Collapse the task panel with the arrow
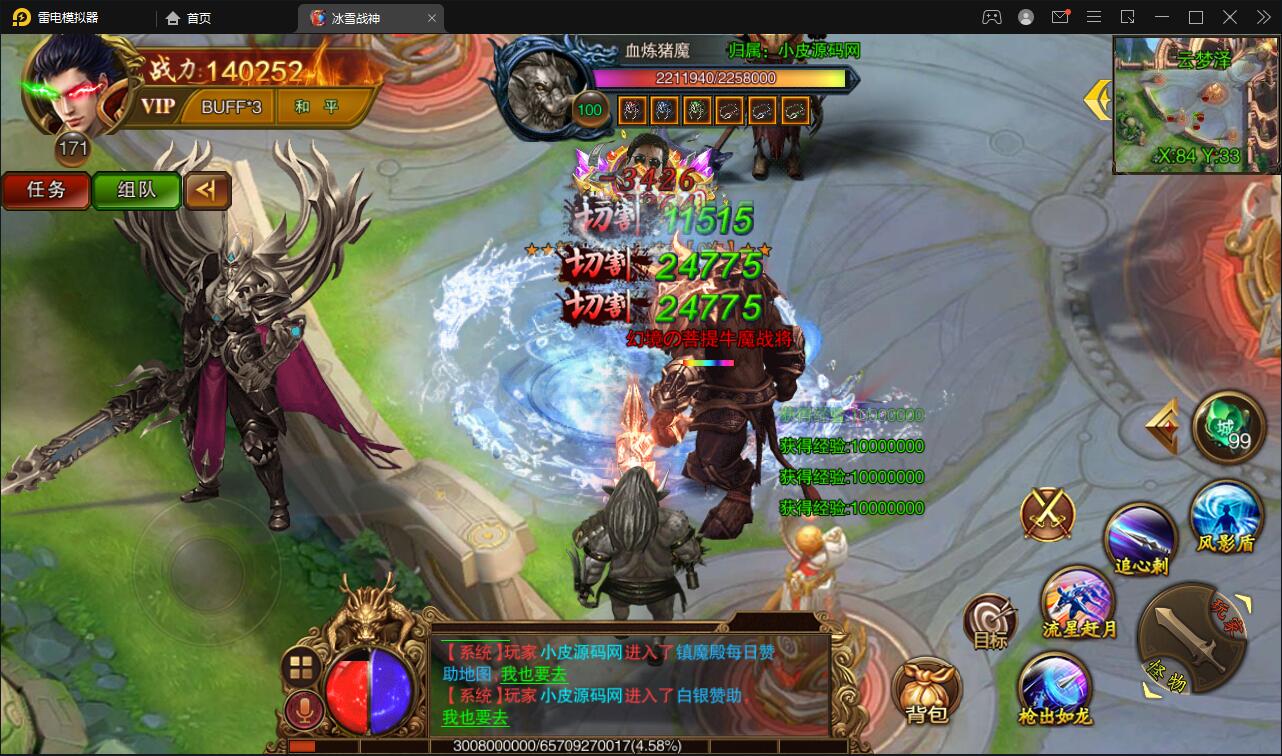Screen dimensions: 1282x756 point(207,190)
